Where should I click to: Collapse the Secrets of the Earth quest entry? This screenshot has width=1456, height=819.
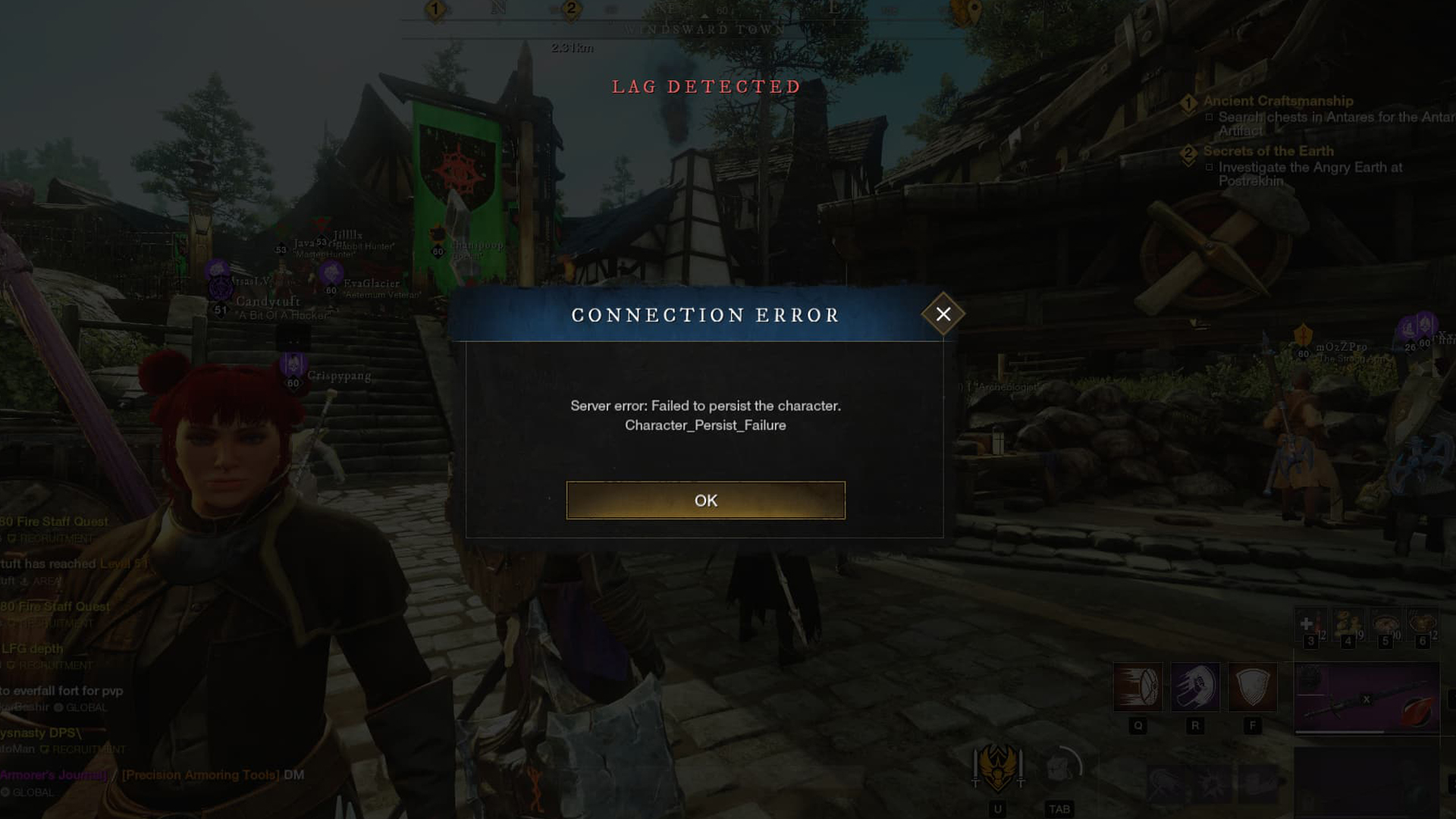(x=1269, y=151)
